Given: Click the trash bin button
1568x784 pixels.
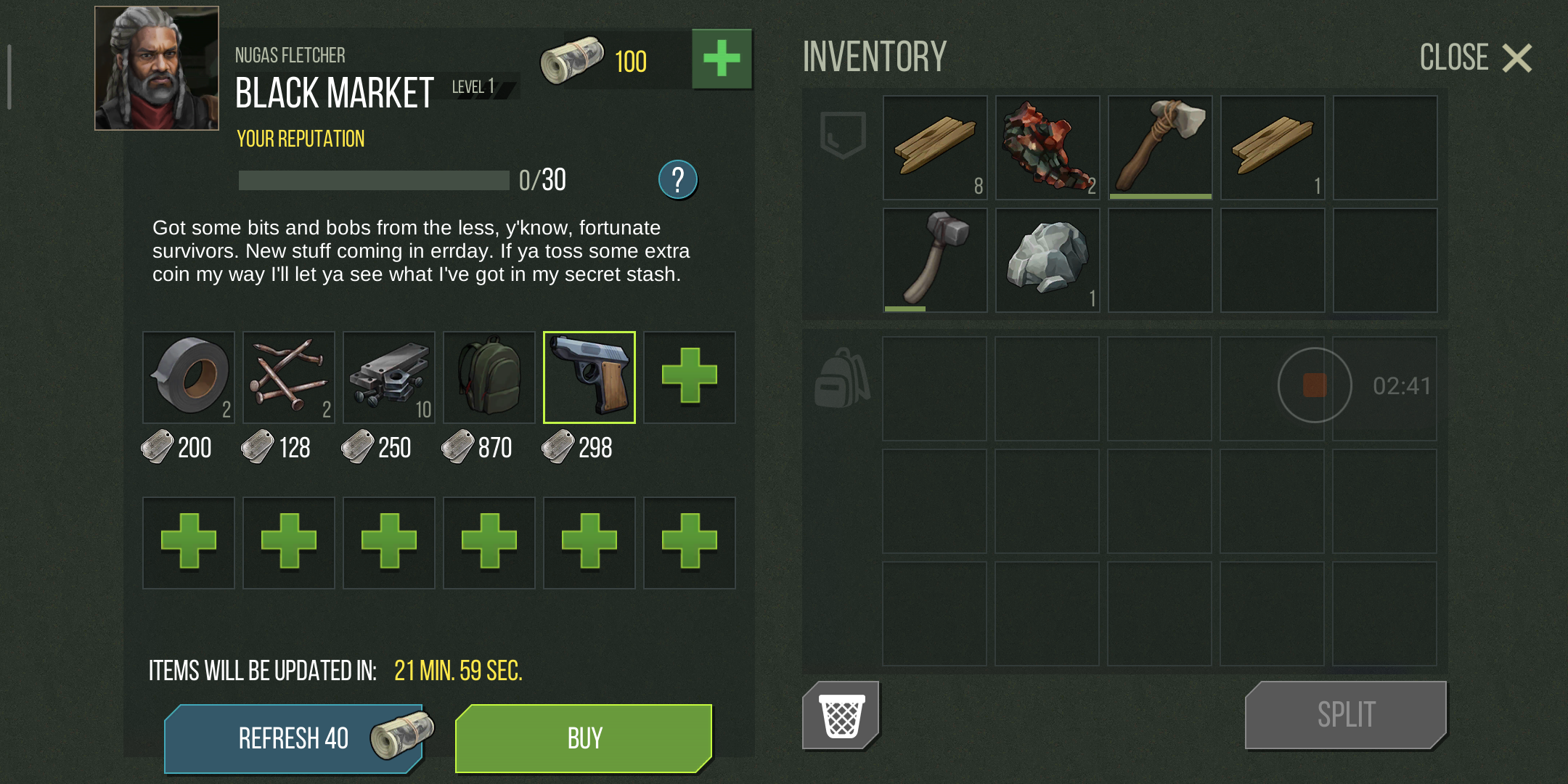Looking at the screenshot, I should click(x=841, y=716).
